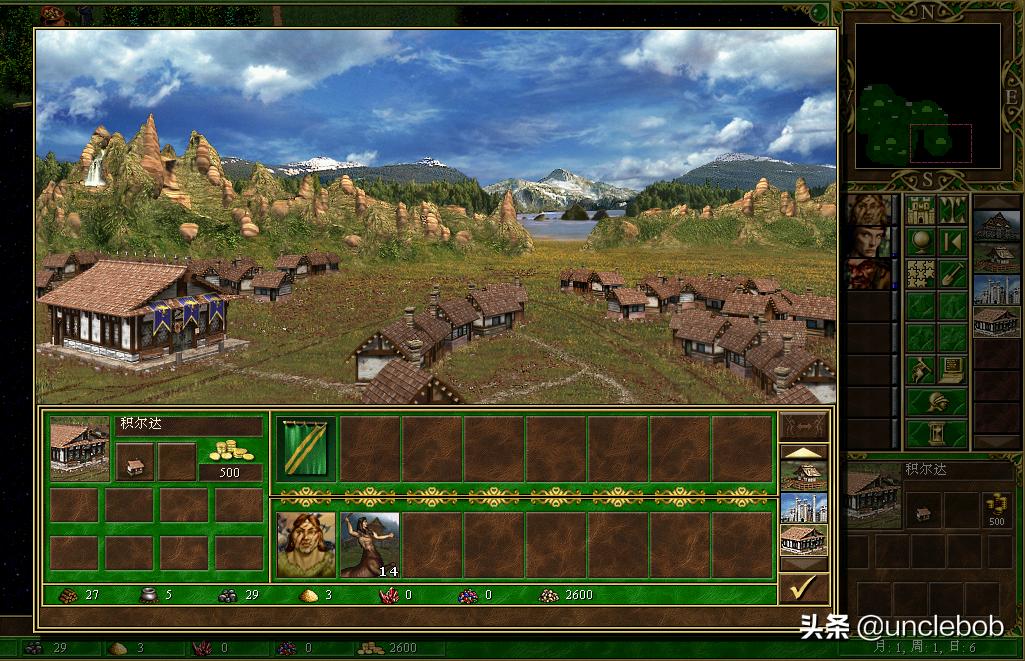Click the green banner garrison slot

(306, 448)
